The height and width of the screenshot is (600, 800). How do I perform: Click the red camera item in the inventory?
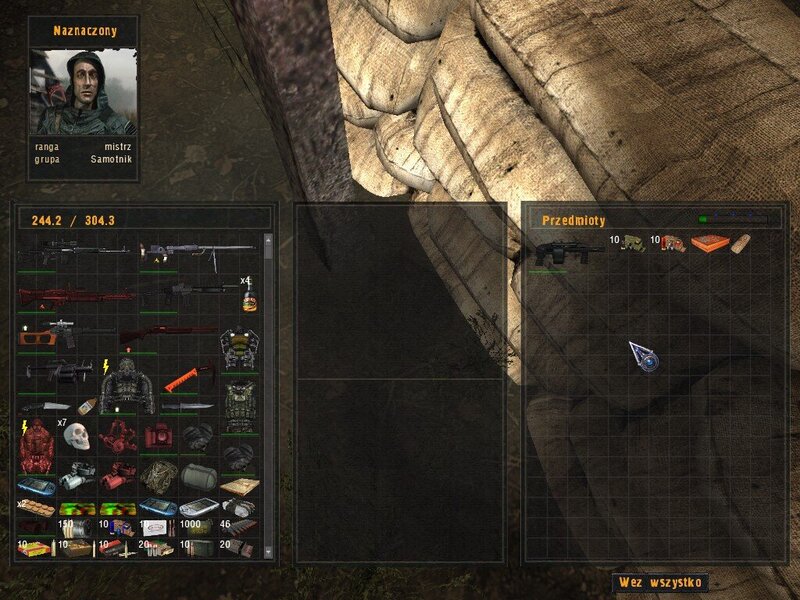[157, 437]
